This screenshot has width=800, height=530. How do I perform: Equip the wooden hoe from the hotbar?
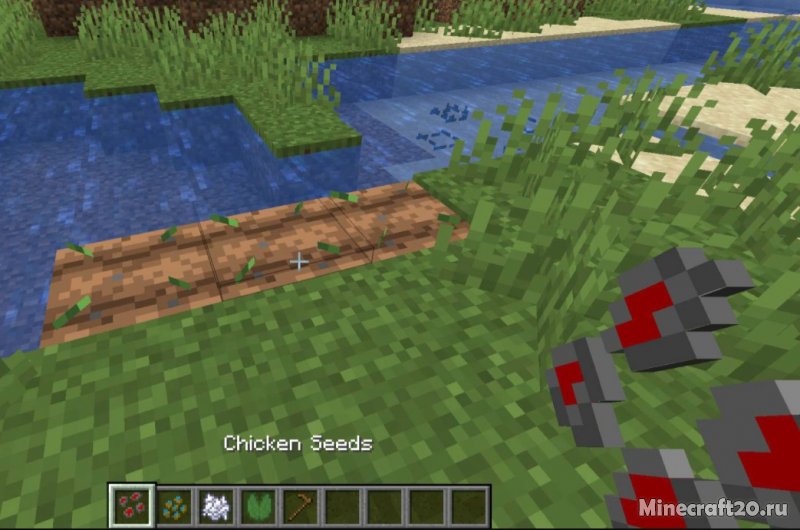tap(299, 504)
